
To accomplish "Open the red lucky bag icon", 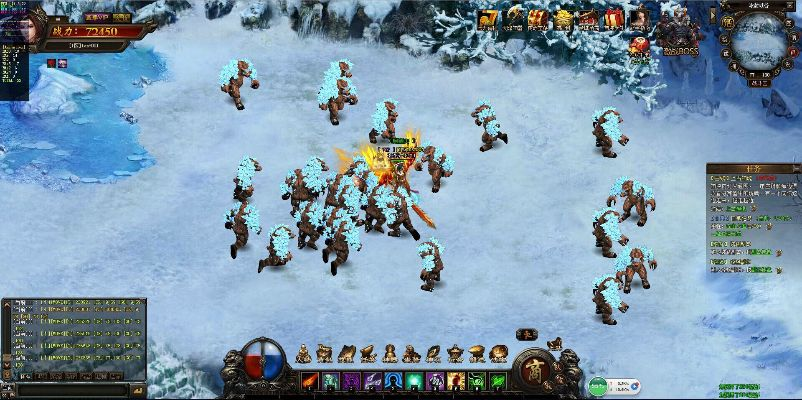I will pyautogui.click(x=639, y=46).
